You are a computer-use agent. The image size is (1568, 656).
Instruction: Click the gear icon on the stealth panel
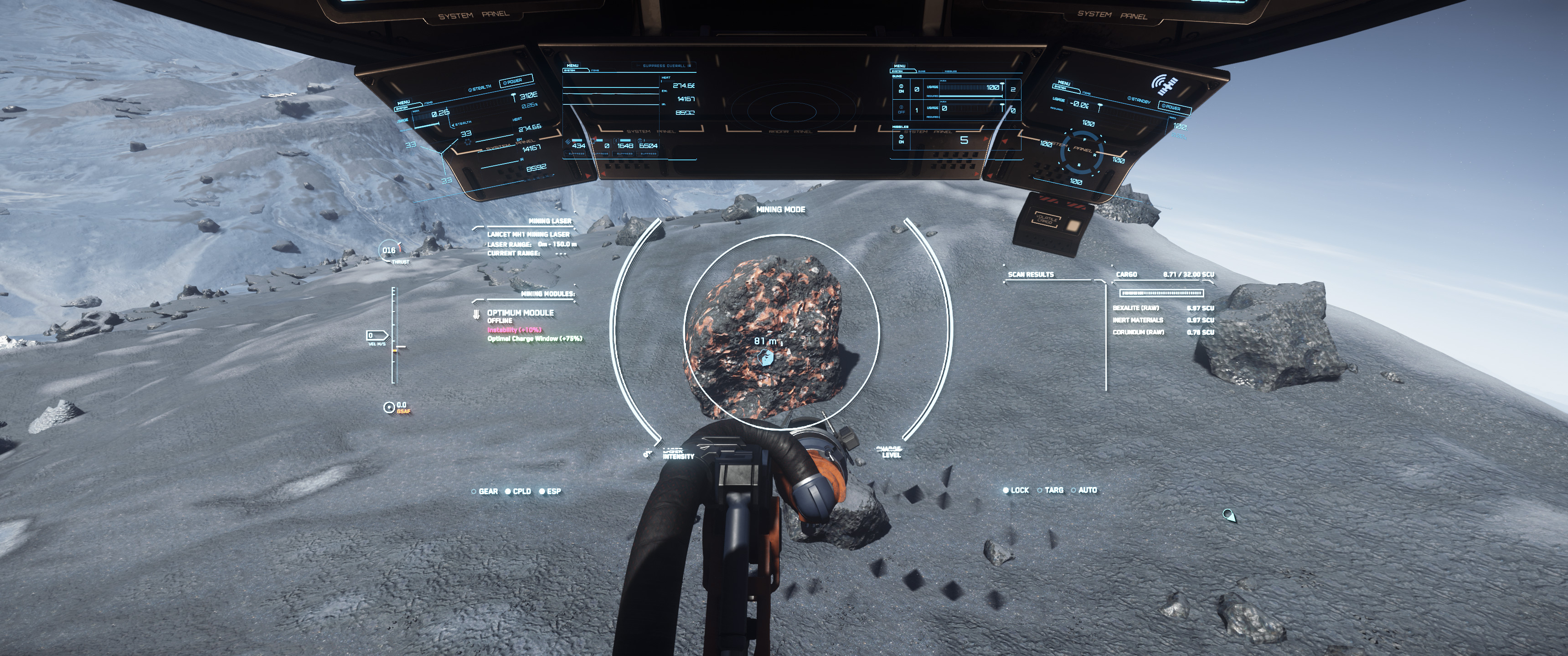point(468,143)
